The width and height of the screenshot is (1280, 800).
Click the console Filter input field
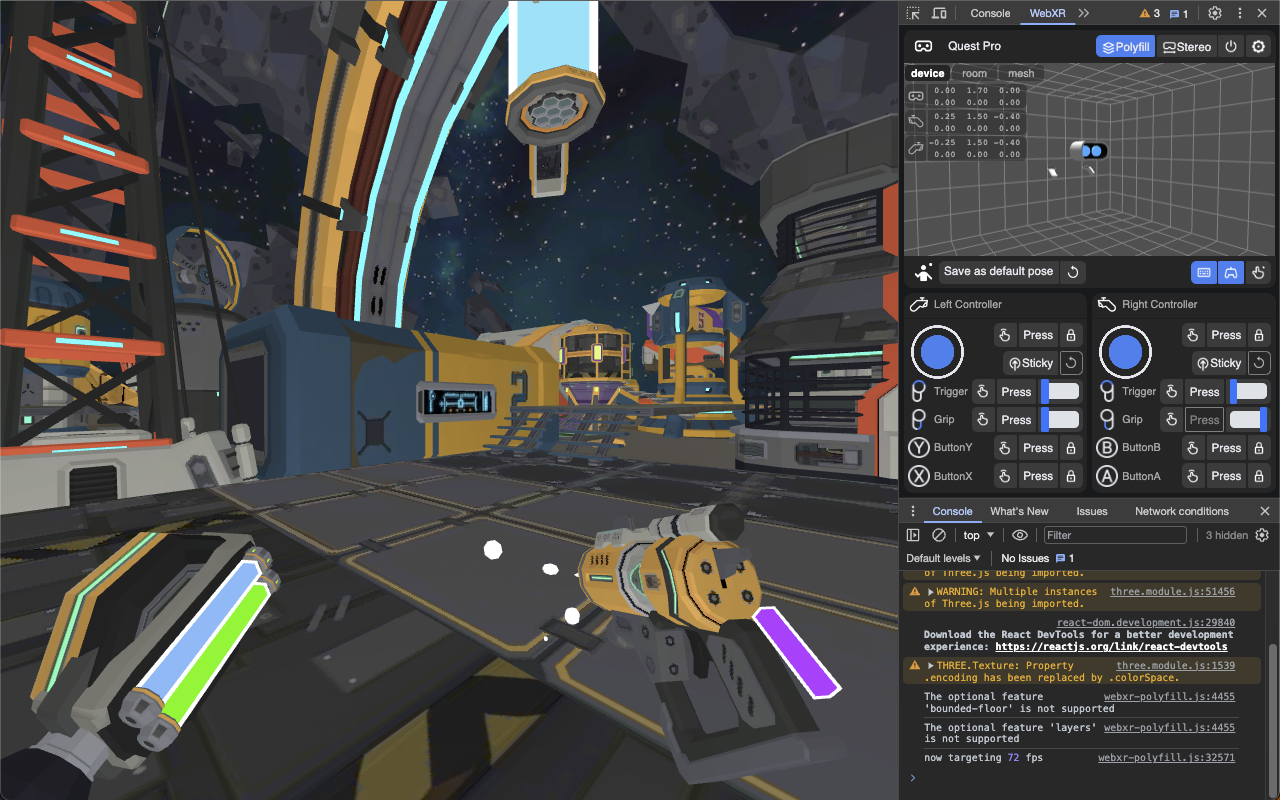point(1114,534)
